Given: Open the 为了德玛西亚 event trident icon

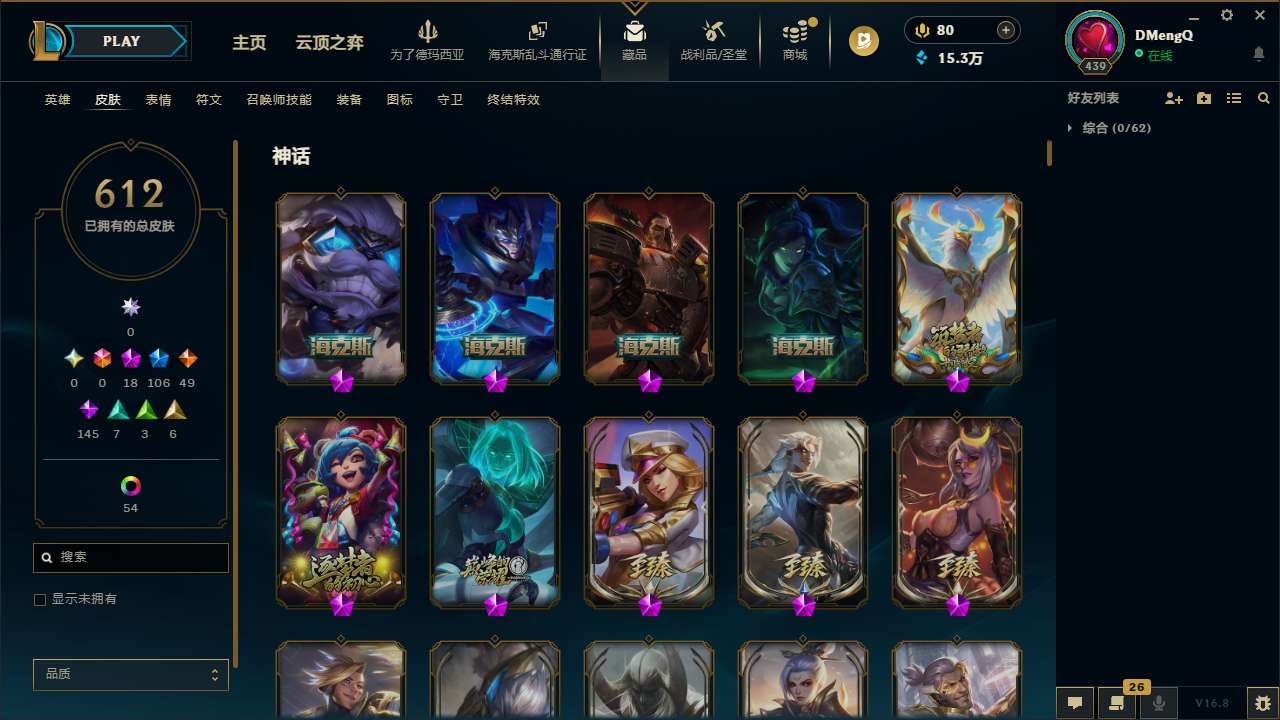Looking at the screenshot, I should tap(429, 32).
